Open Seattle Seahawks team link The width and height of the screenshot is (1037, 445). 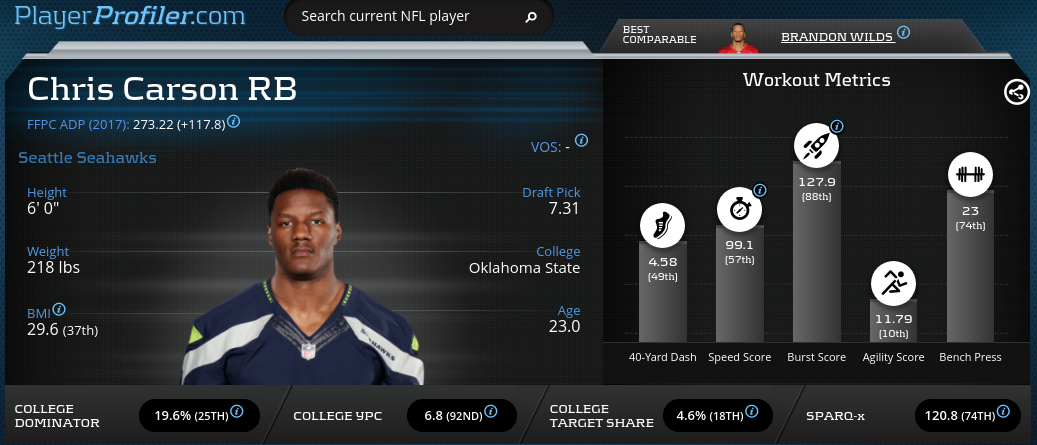(x=87, y=158)
